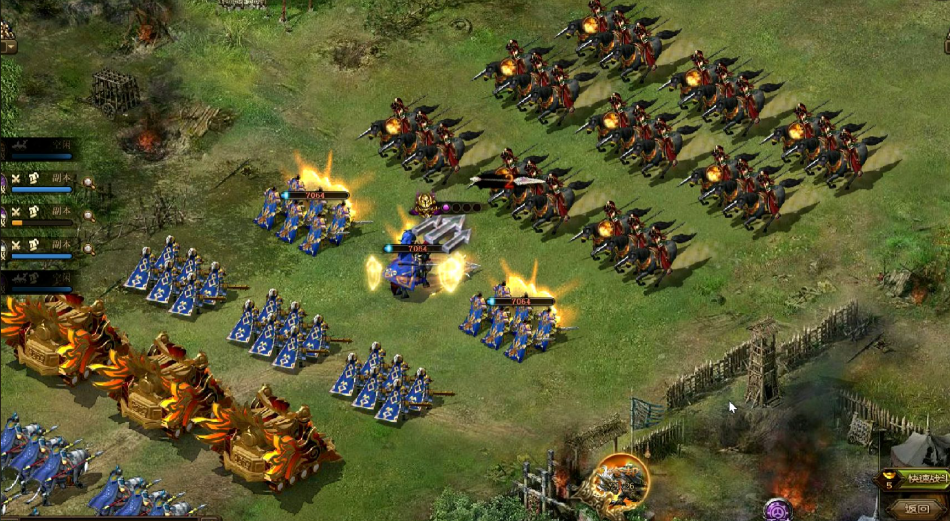Select the purple round emblem icon
950x521 pixels.
778,510
